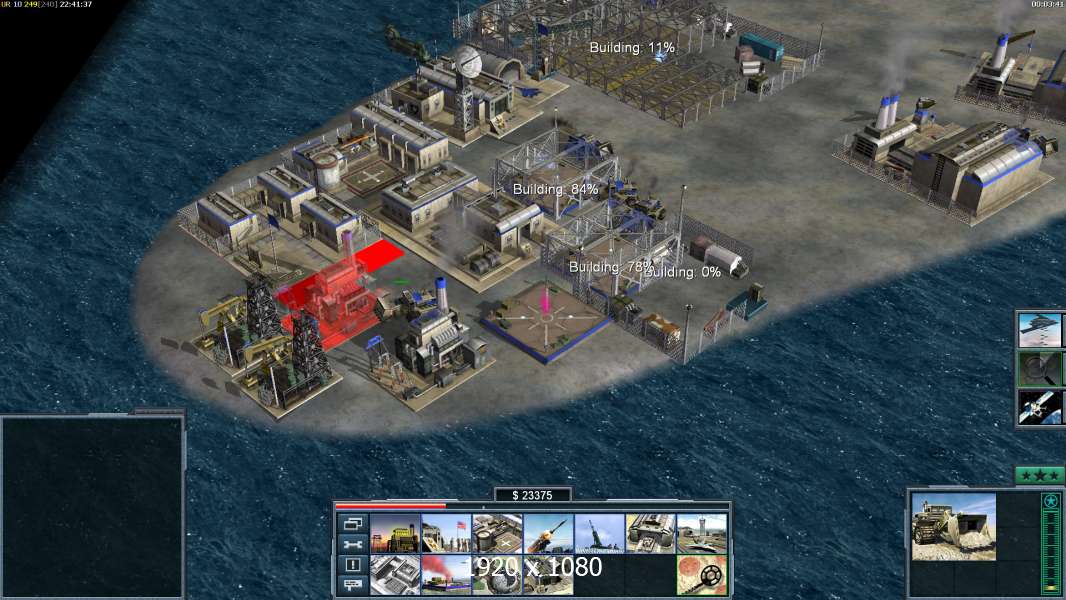The height and width of the screenshot is (600, 1066).
Task: Click the overlapping windows options button
Action: pos(352,523)
